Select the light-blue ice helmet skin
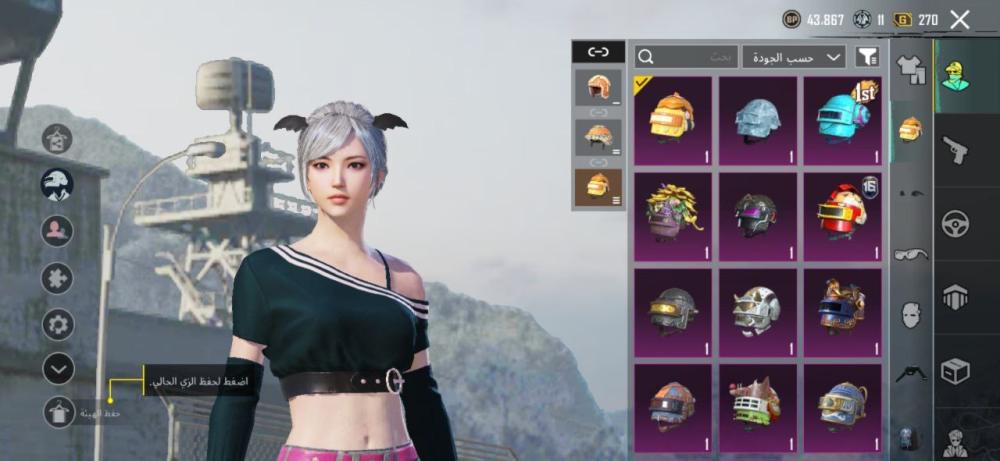This screenshot has height=461, width=1000. (757, 120)
